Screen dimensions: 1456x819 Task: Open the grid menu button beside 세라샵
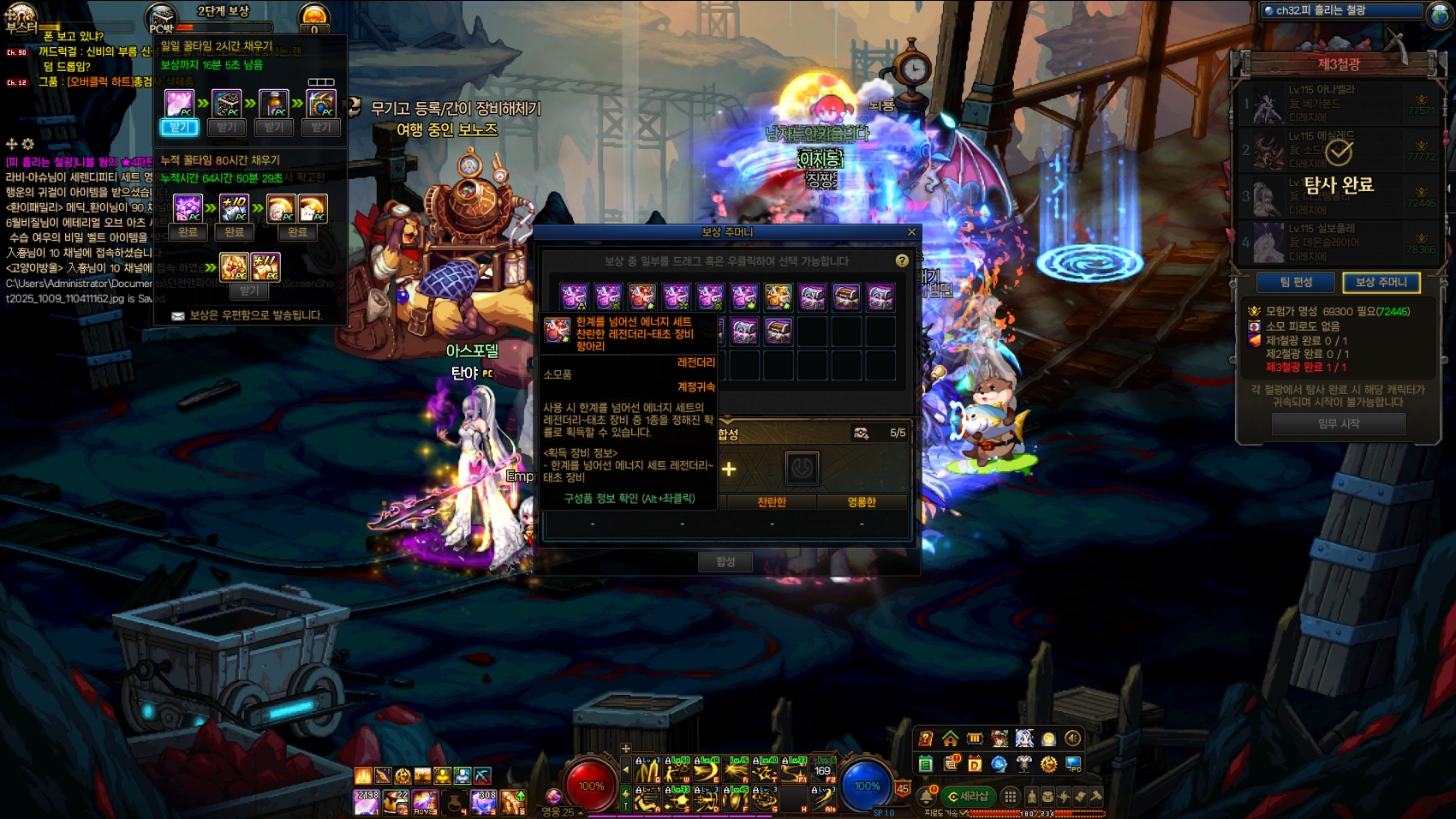pyautogui.click(x=1011, y=797)
